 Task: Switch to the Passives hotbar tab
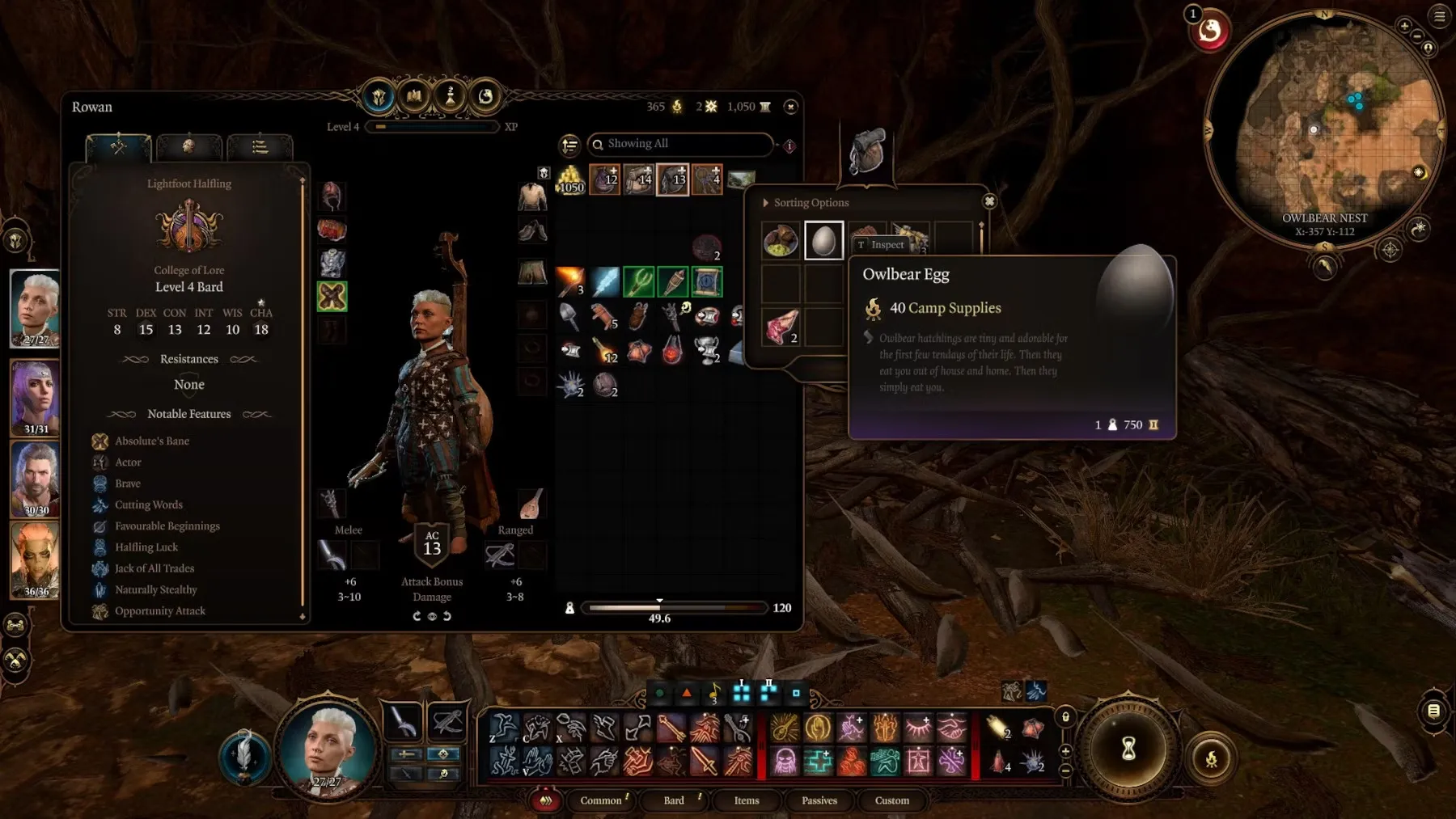point(819,800)
